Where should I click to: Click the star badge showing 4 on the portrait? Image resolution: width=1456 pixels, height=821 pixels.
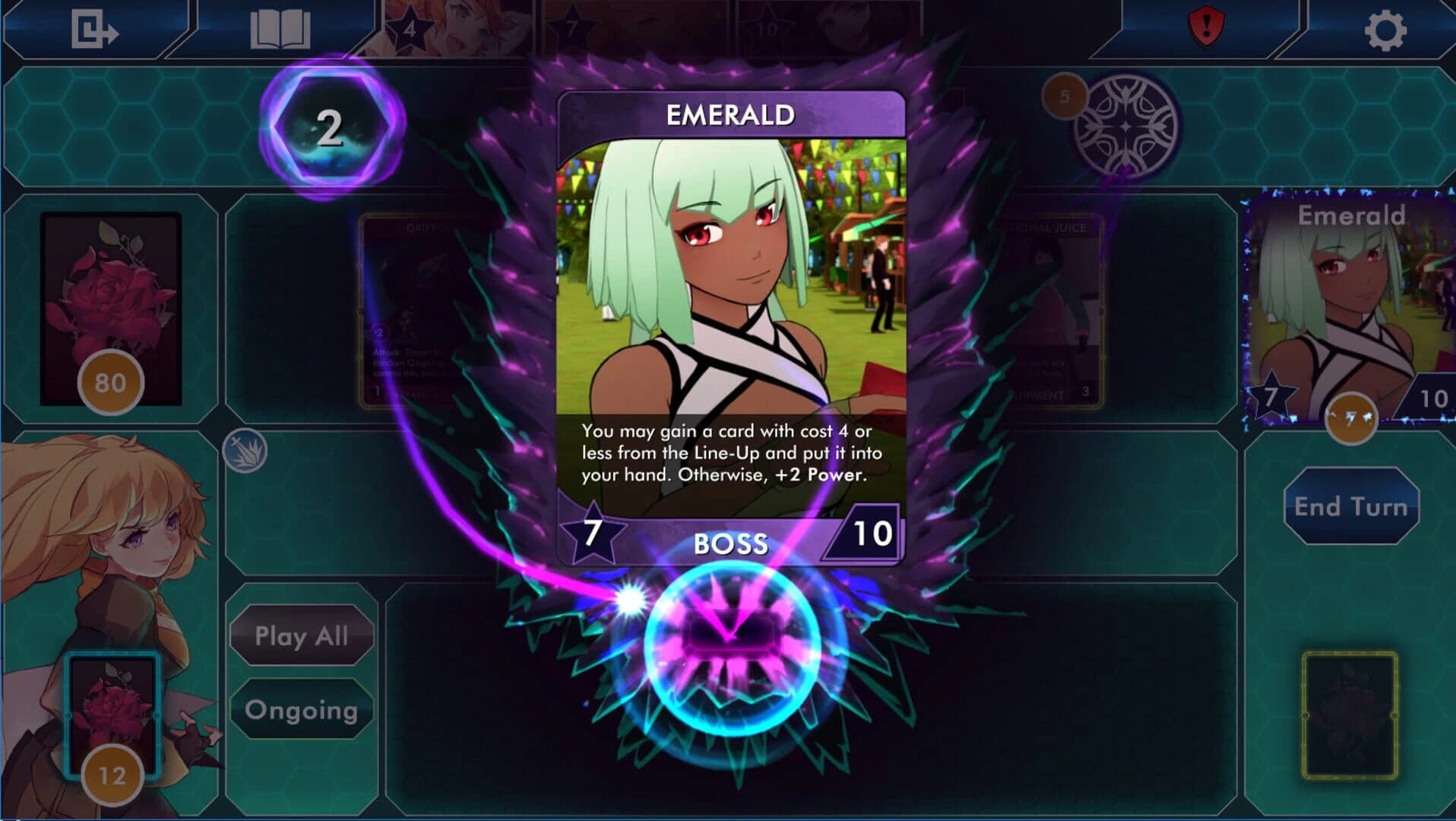pyautogui.click(x=409, y=29)
